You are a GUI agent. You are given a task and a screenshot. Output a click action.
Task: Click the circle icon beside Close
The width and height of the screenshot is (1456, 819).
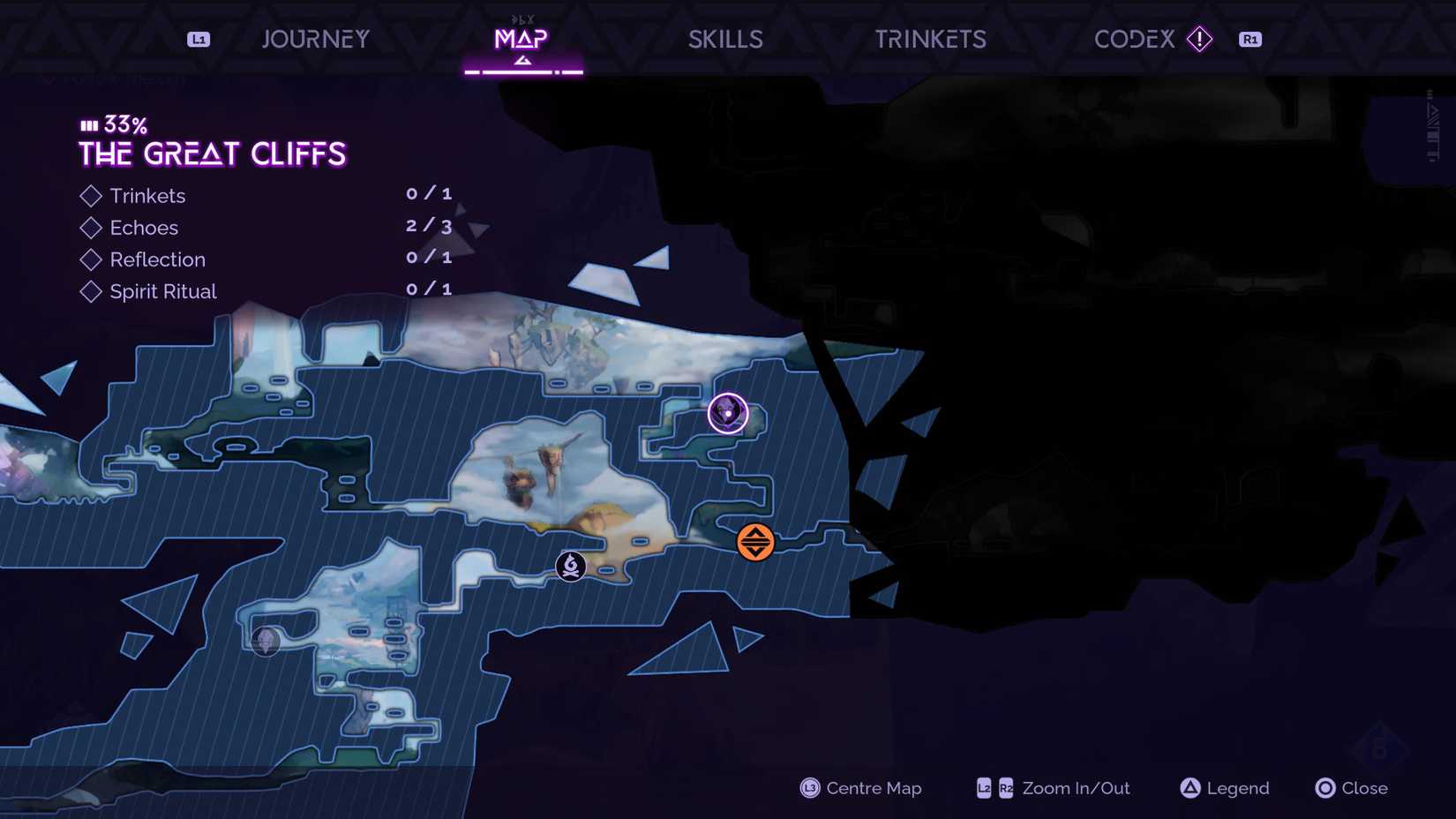1325,788
